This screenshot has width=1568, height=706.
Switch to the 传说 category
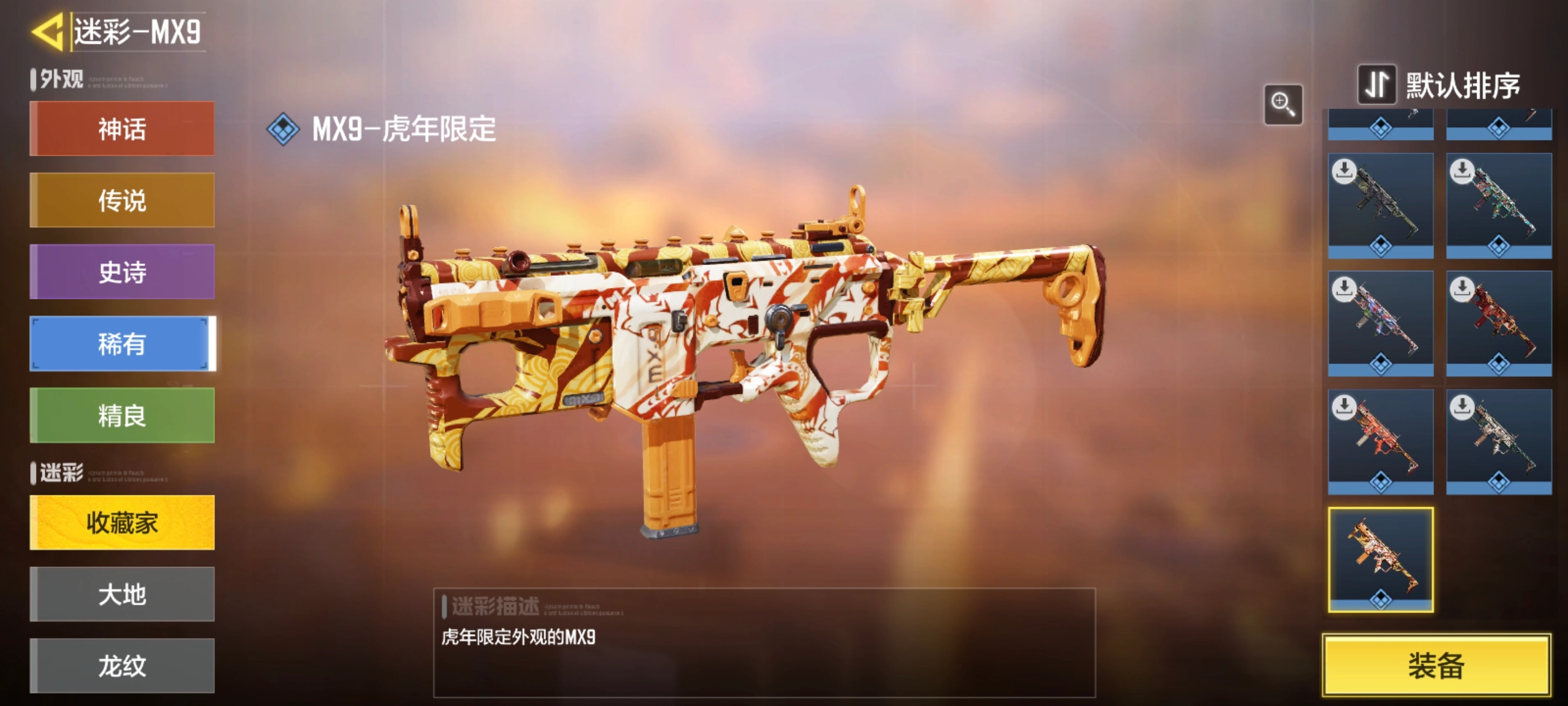[x=122, y=201]
